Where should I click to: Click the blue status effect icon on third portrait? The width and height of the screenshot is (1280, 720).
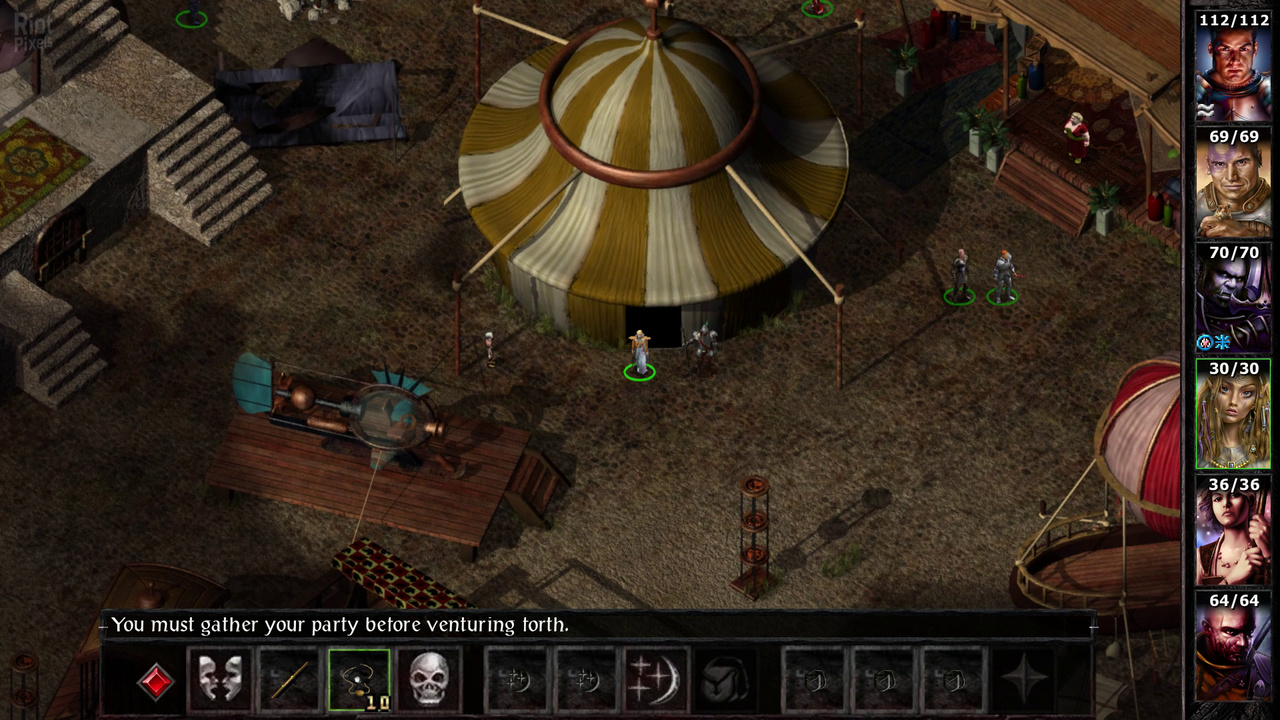(1204, 342)
